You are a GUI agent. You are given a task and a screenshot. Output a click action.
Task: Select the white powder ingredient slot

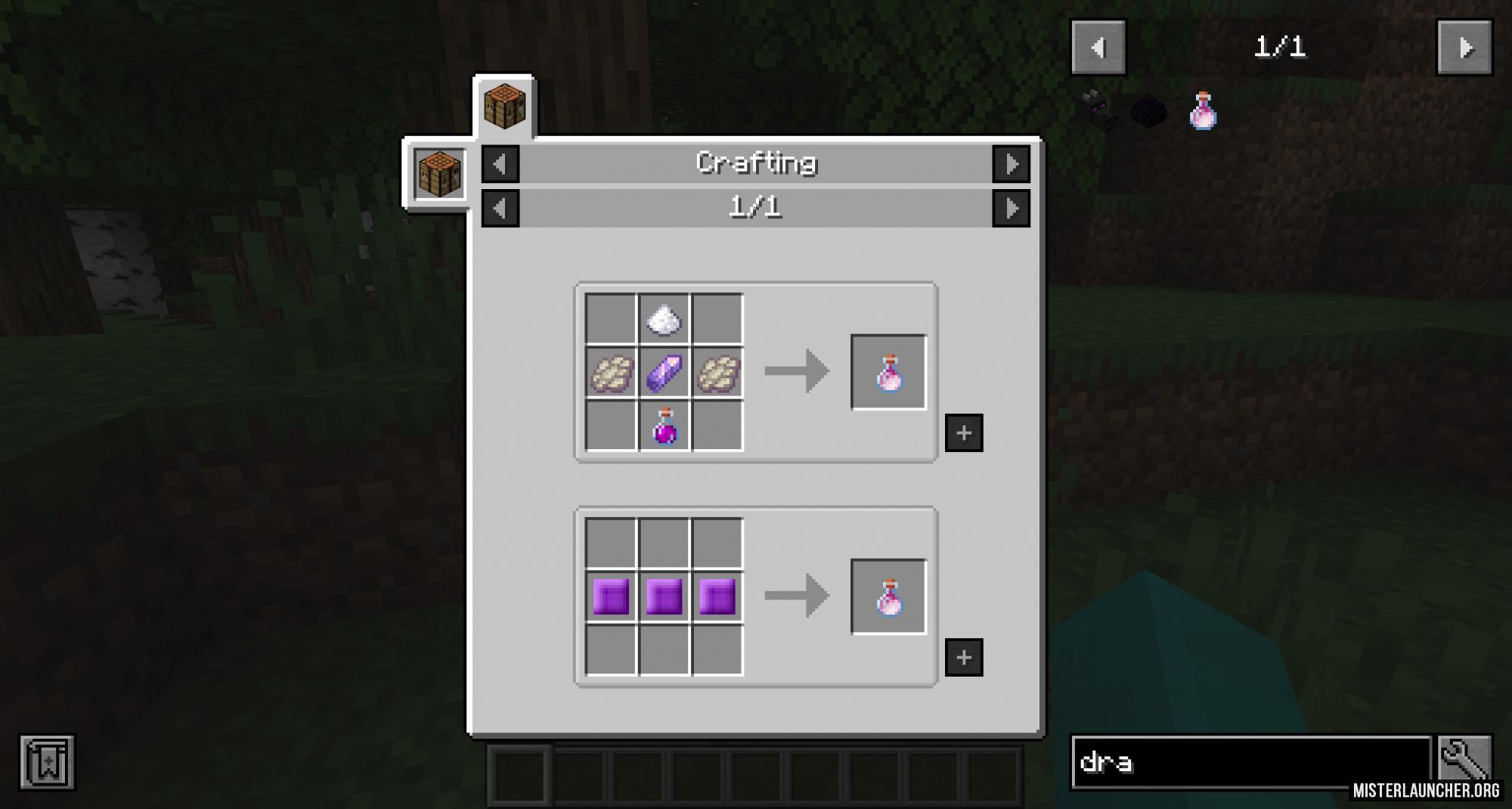pos(664,320)
